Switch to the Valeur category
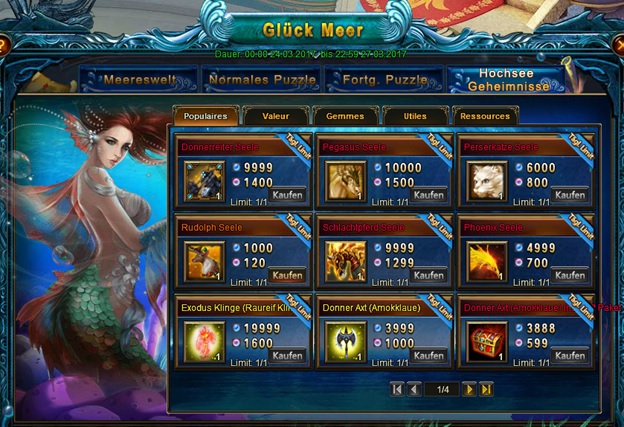624x427 pixels. pos(275,116)
